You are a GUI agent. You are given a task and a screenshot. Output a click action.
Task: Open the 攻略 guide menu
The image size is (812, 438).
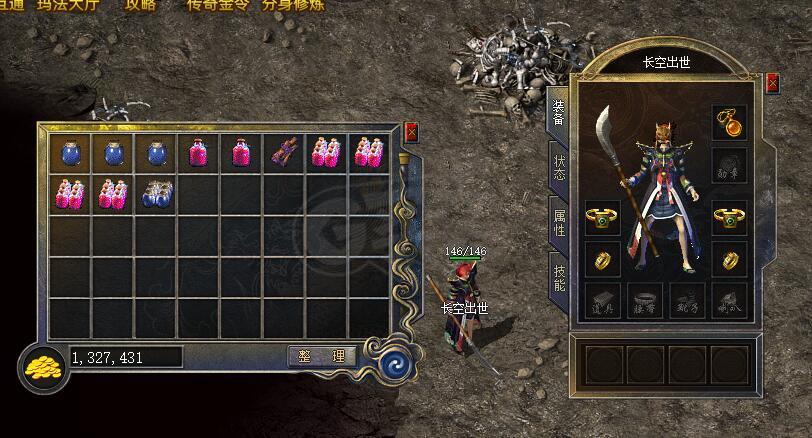pos(141,4)
